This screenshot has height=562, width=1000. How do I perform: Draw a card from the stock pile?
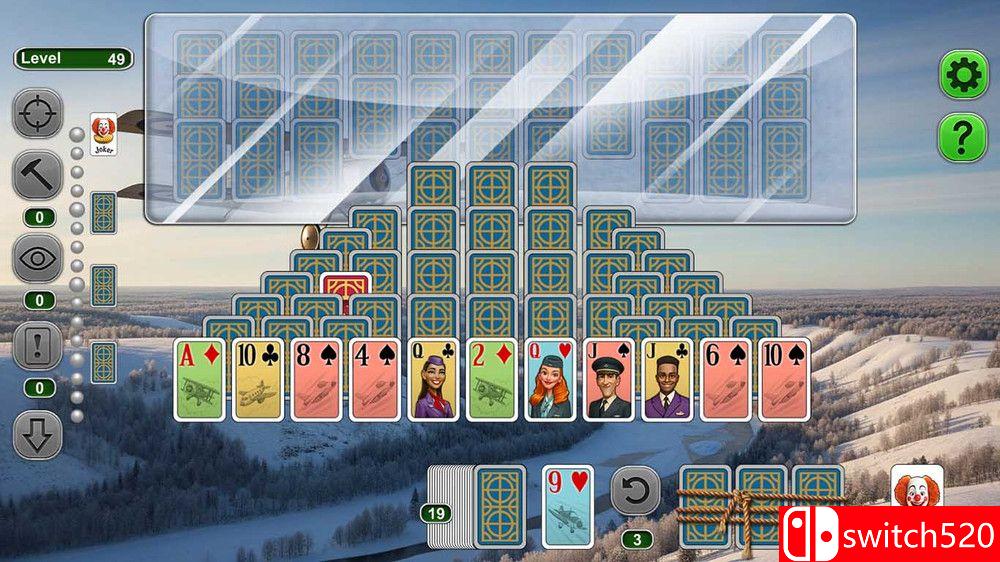point(499,506)
